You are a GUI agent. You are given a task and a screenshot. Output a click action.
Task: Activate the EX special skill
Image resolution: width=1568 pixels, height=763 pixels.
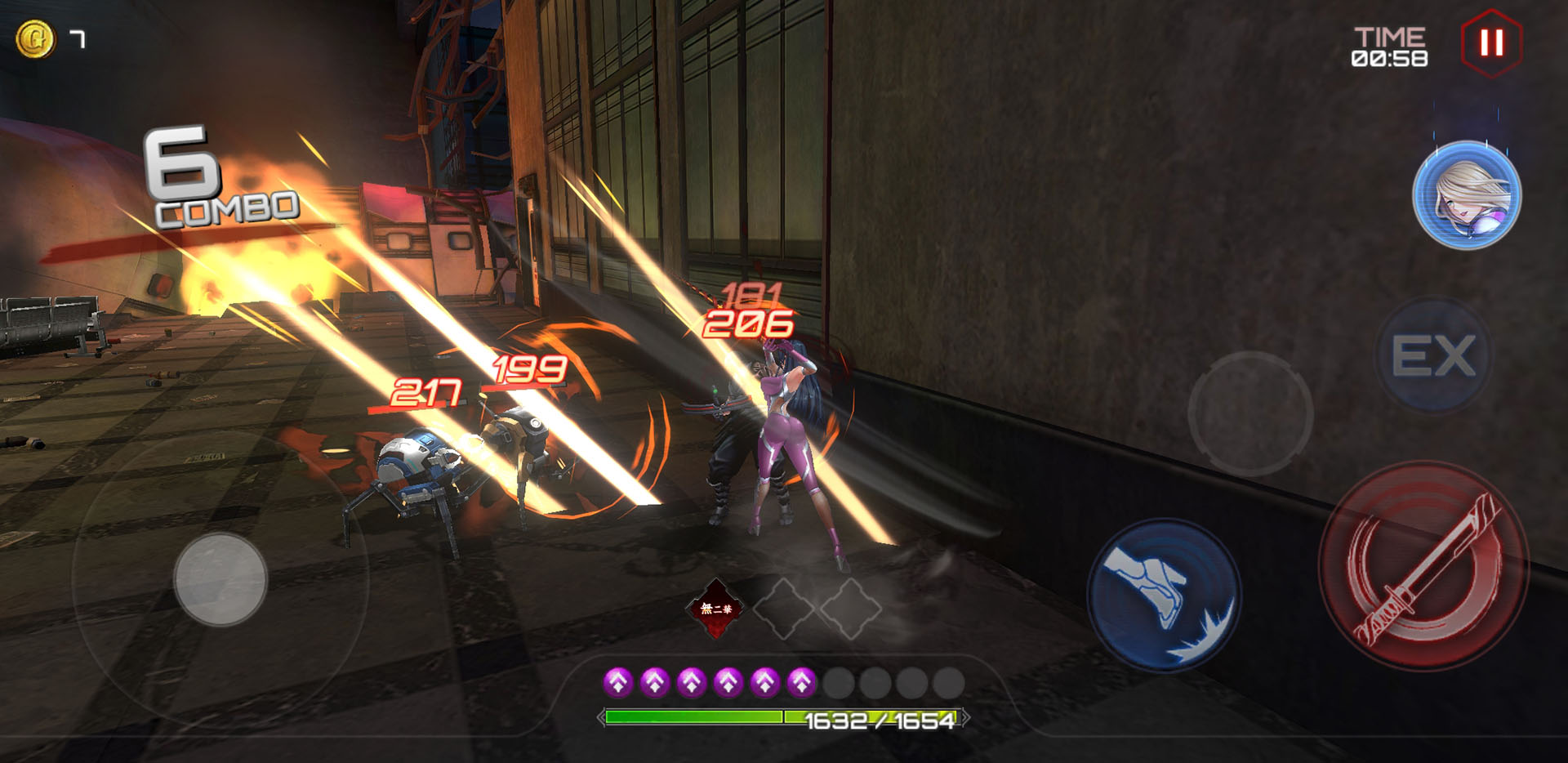(x=1433, y=356)
